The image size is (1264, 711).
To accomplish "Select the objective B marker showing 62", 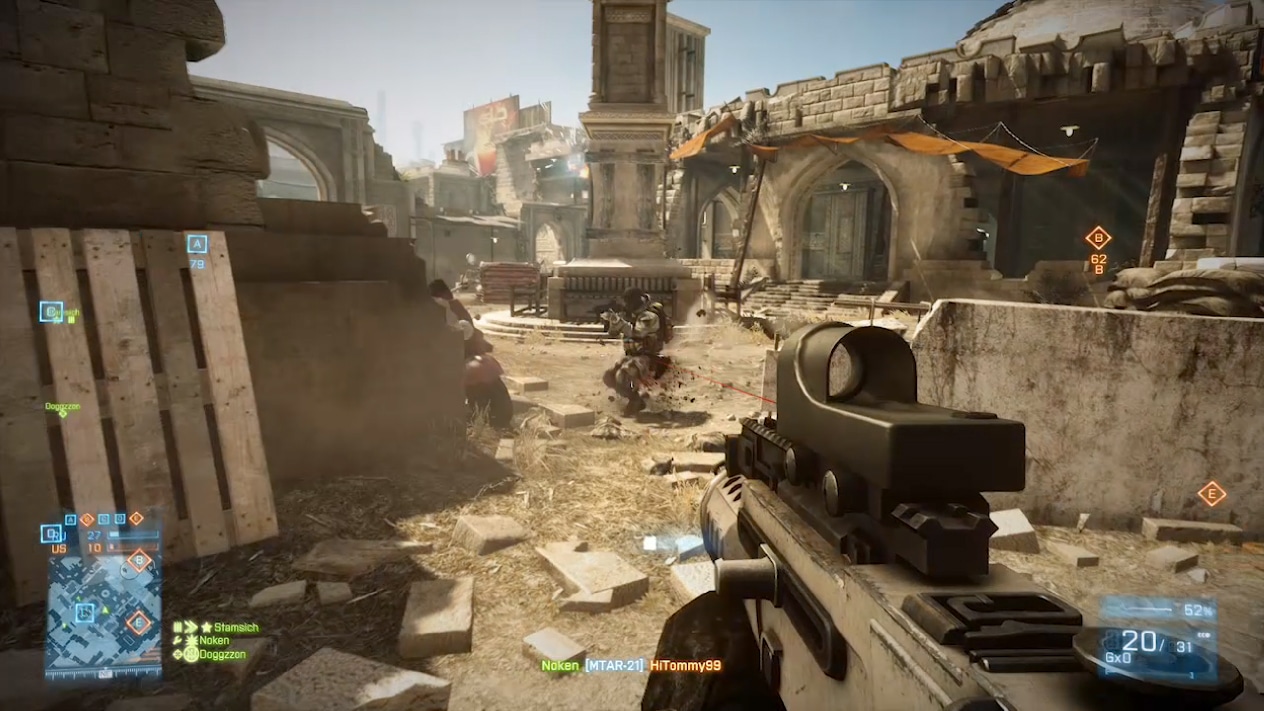I will tap(1098, 238).
